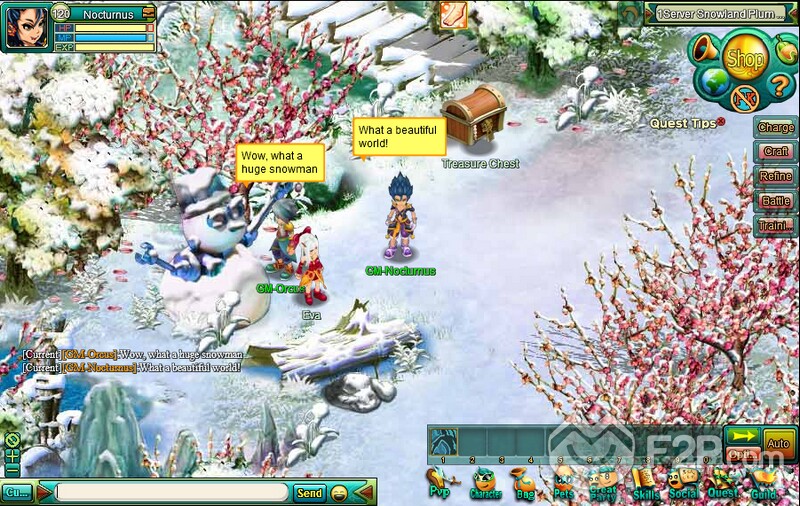Select the Refine button
This screenshot has width=800, height=506.
775,176
